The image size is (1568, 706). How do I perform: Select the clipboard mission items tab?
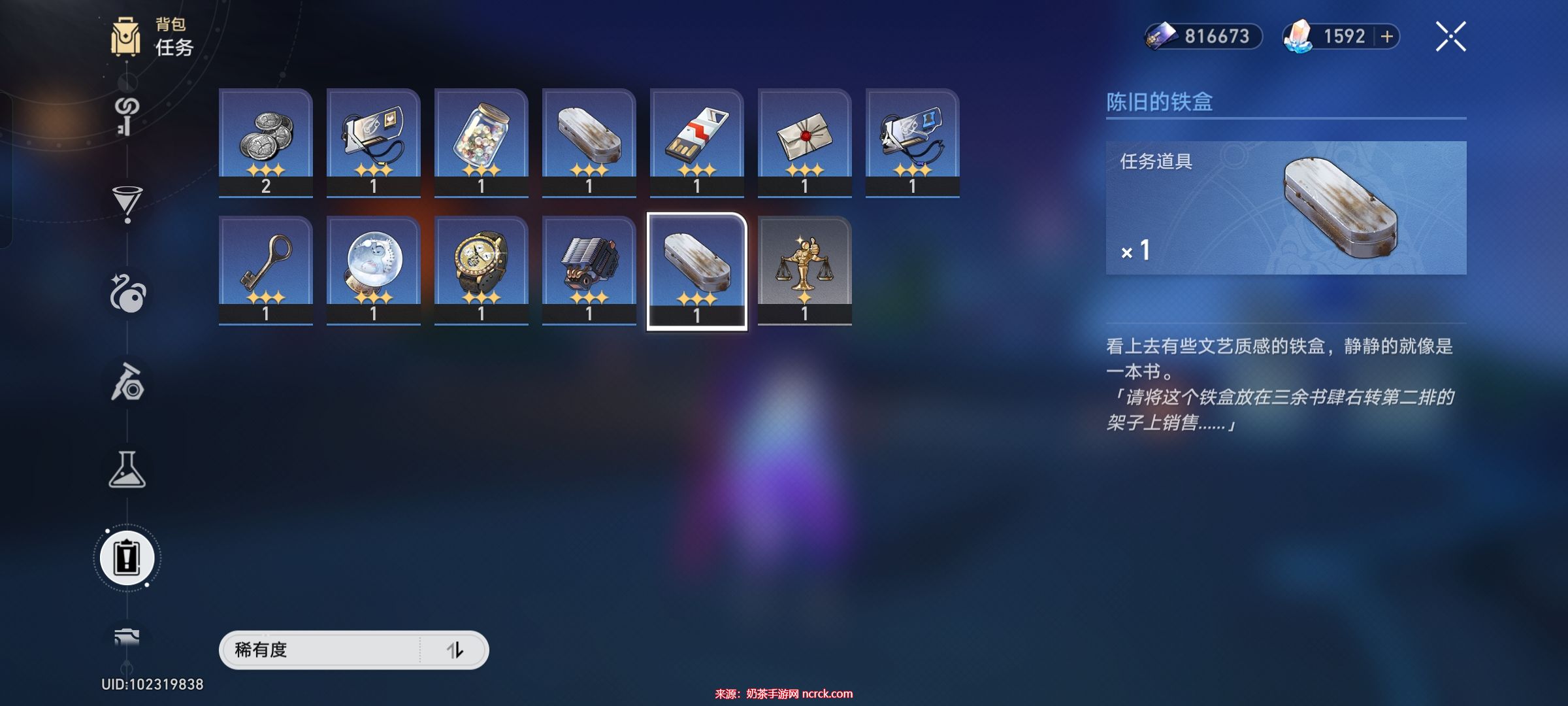pyautogui.click(x=127, y=558)
